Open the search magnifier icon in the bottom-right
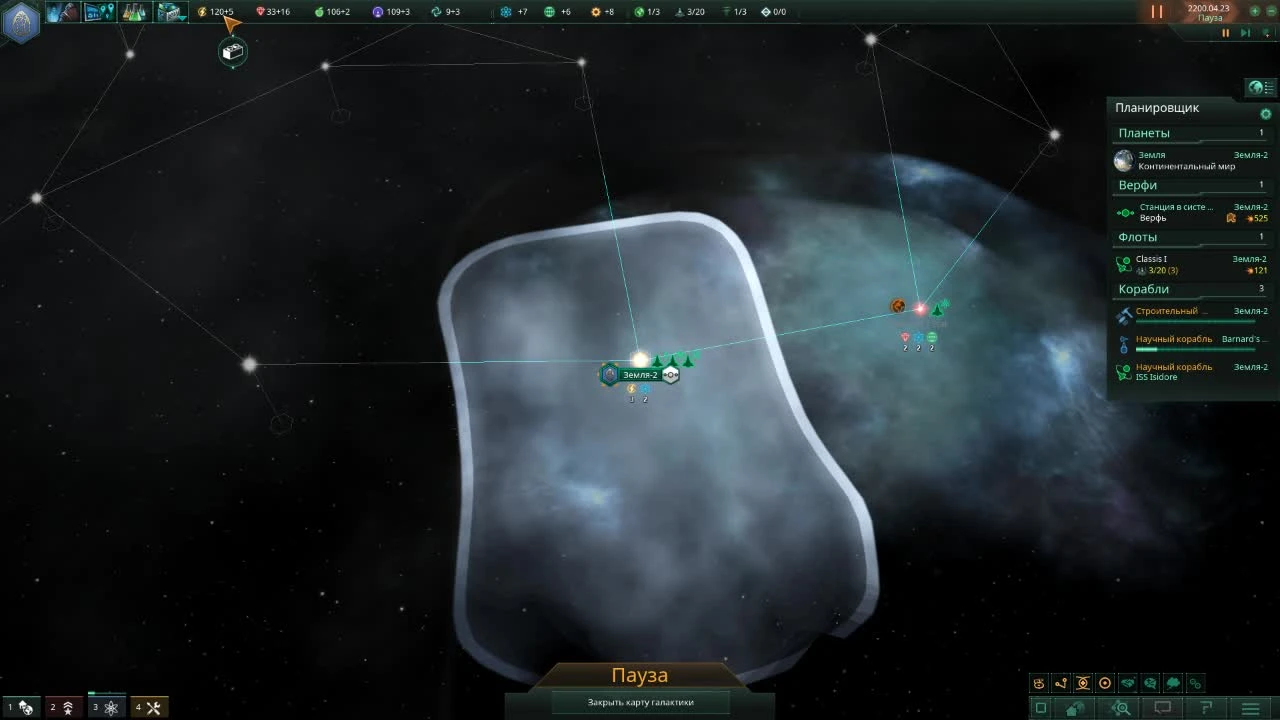The image size is (1280, 720). (x=1122, y=707)
